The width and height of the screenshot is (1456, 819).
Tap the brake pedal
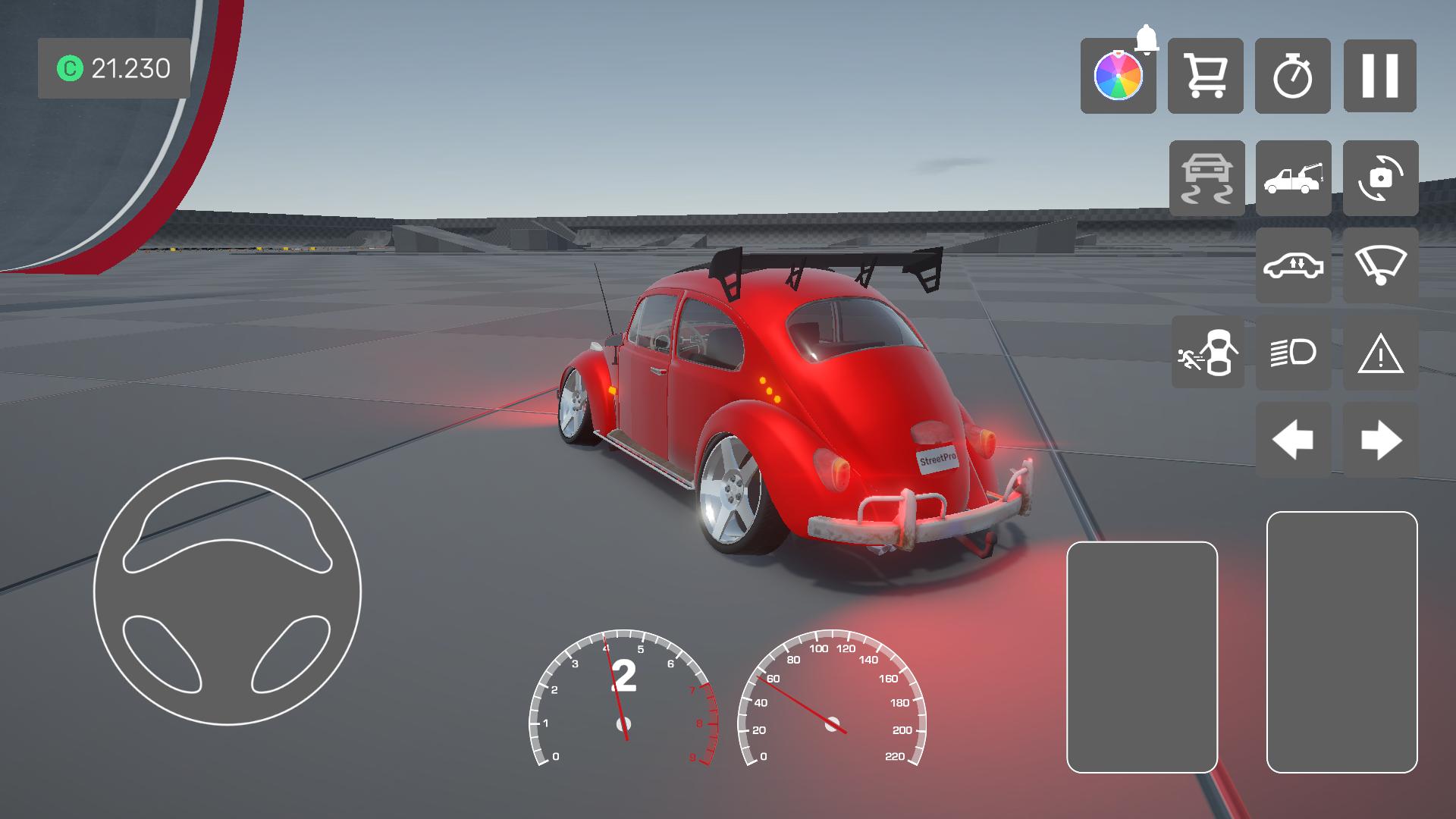coord(1141,657)
